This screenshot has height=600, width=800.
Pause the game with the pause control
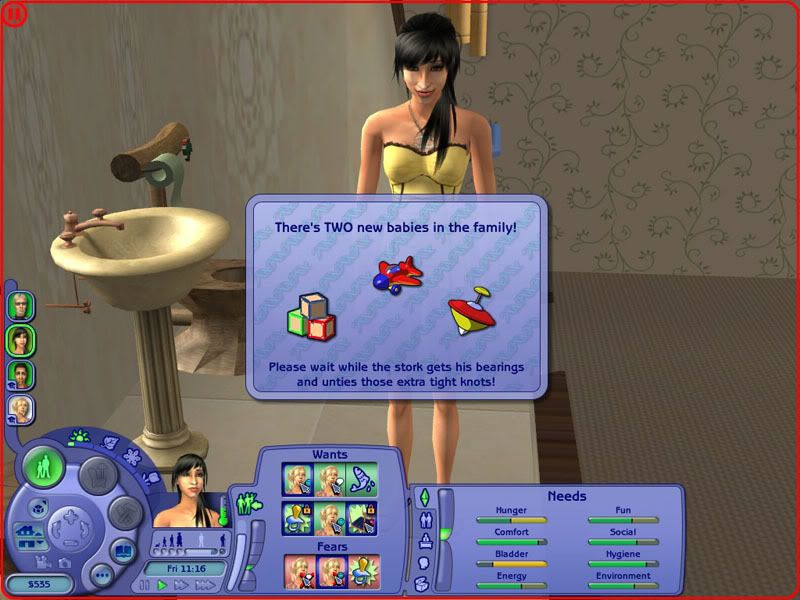click(144, 585)
